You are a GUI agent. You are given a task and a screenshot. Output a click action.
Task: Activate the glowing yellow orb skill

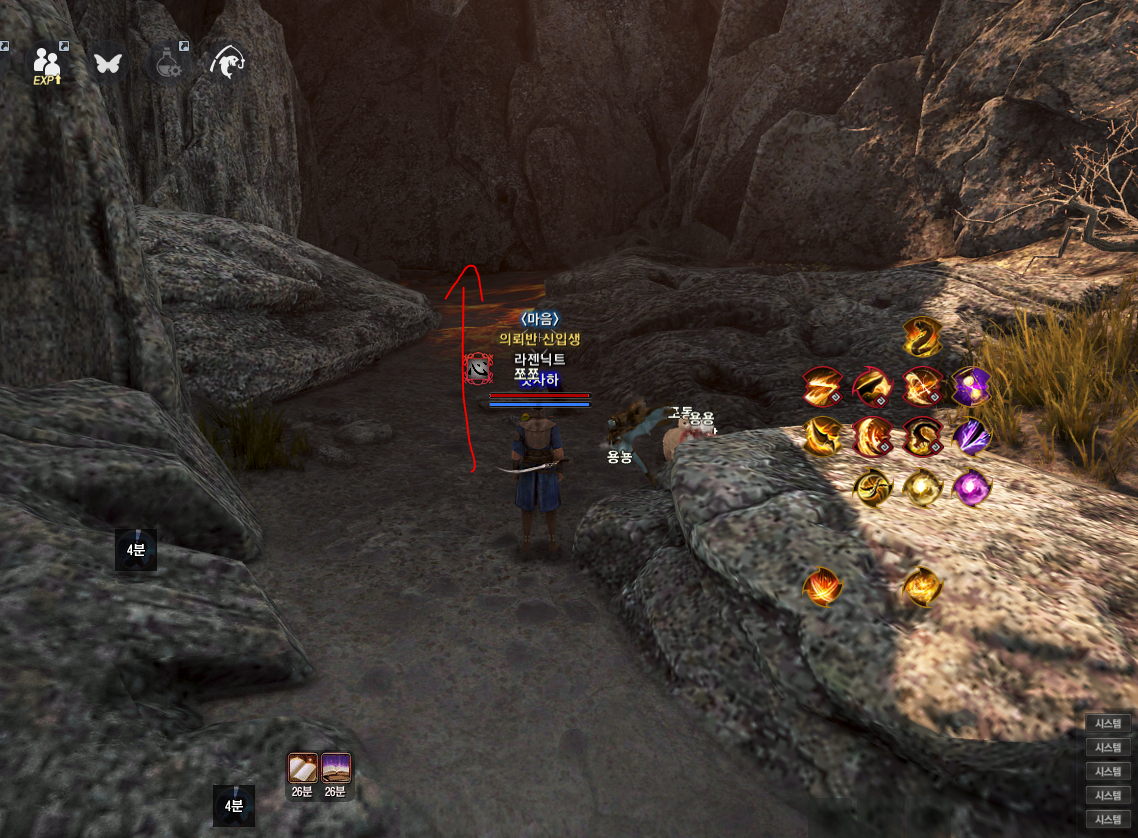(x=920, y=487)
